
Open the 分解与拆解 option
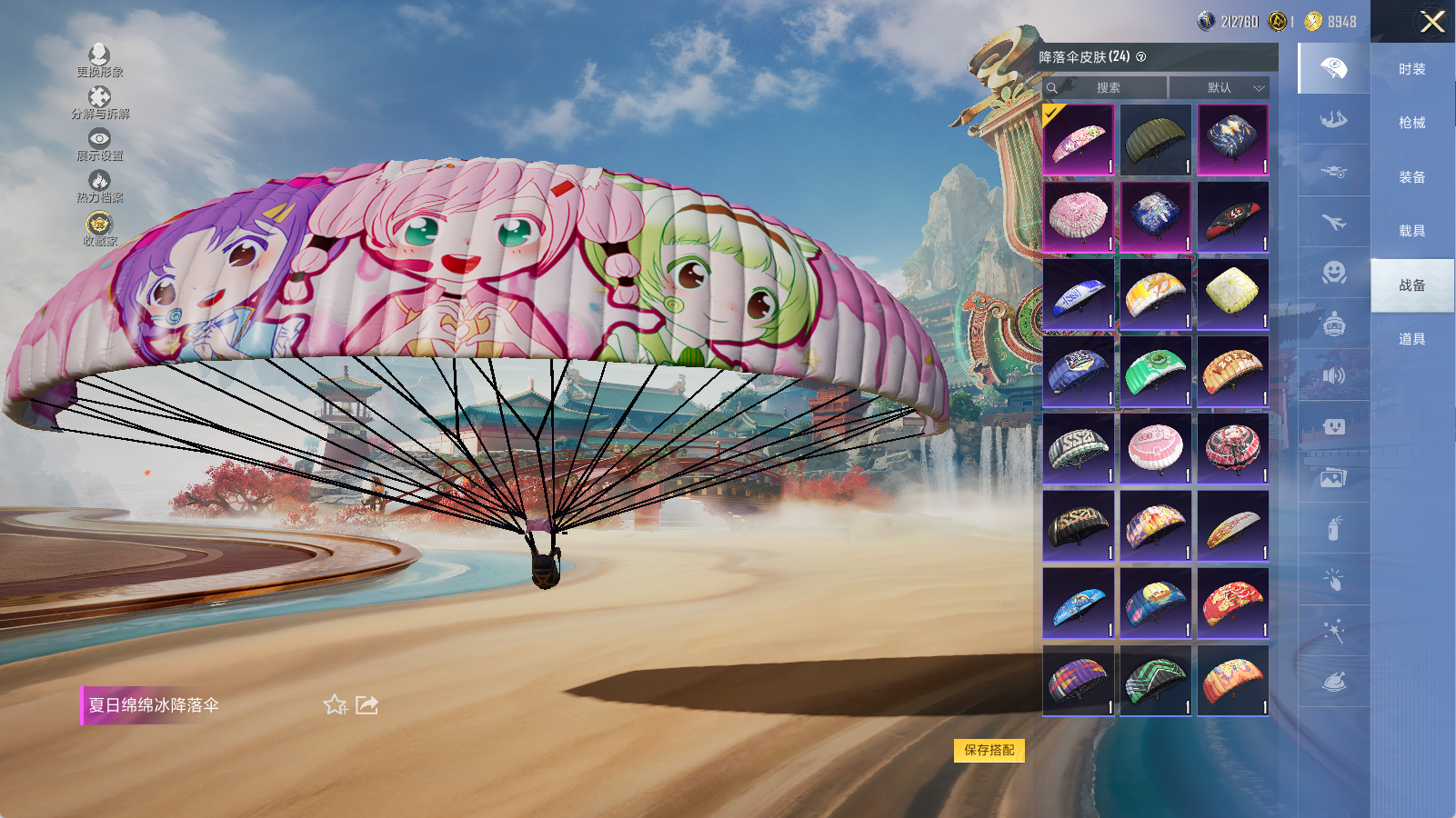pos(99,102)
